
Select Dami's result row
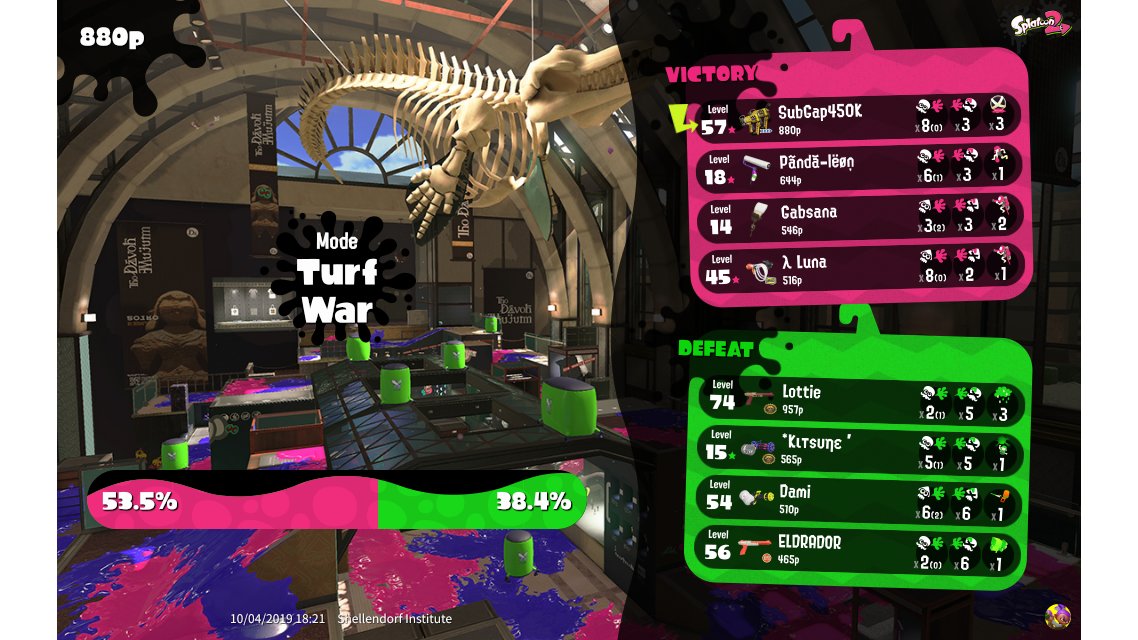tap(860, 498)
